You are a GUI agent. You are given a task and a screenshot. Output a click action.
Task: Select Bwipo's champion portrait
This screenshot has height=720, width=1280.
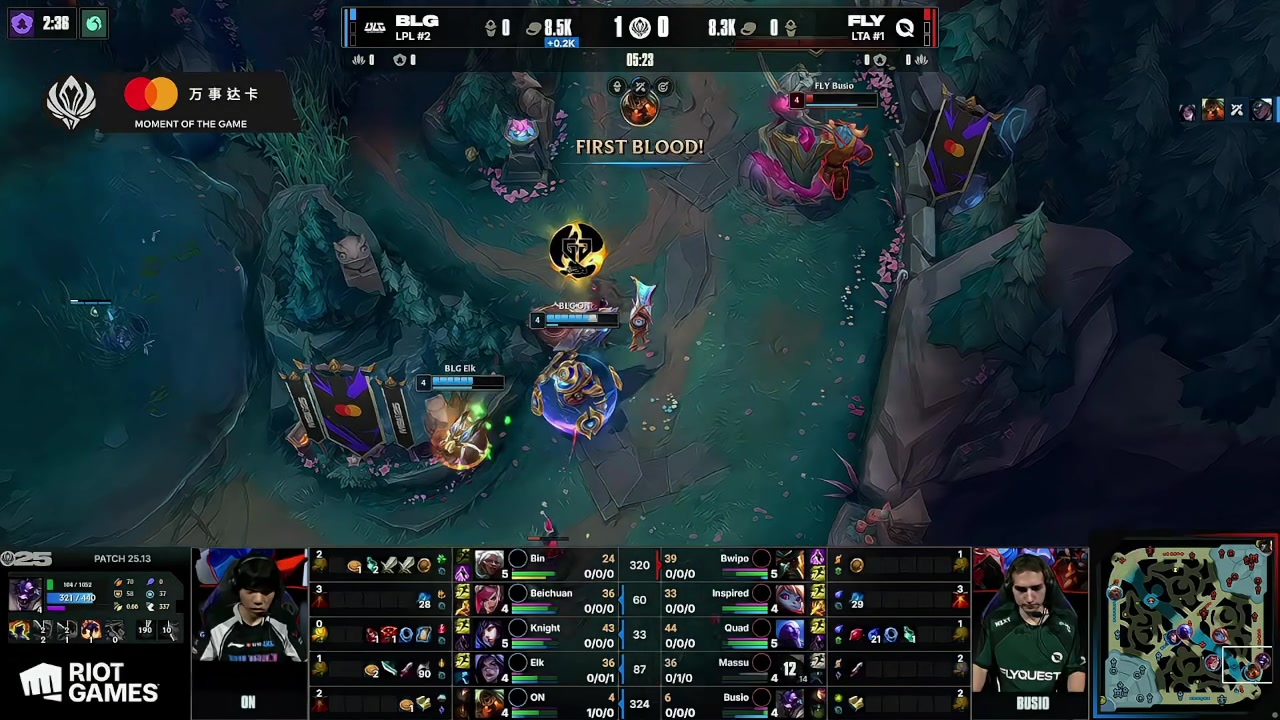(789, 565)
